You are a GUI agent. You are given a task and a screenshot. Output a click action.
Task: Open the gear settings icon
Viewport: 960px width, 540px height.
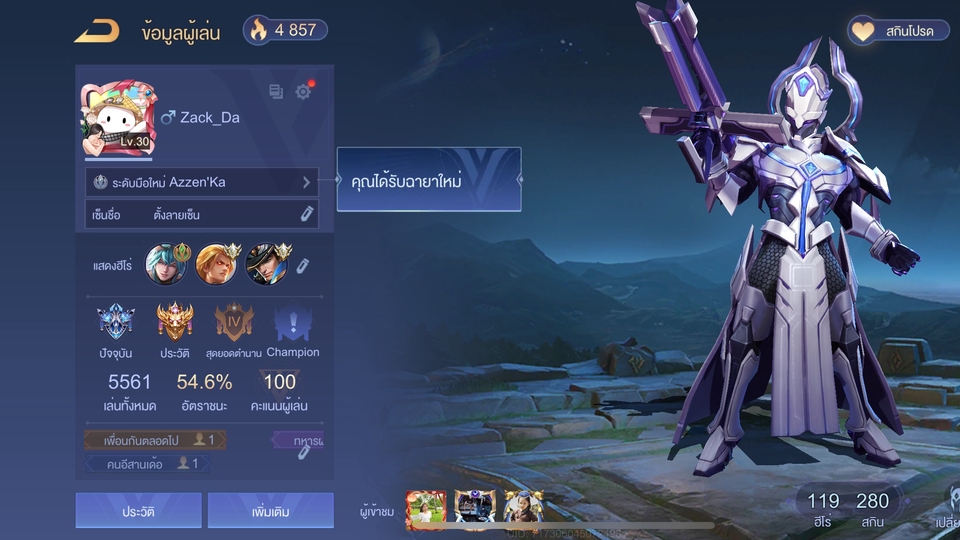click(x=303, y=92)
